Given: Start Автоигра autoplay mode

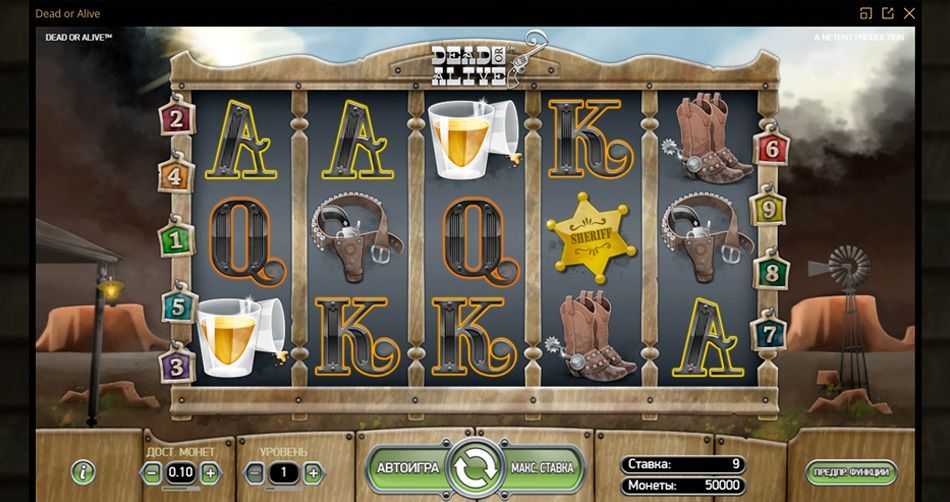Looking at the screenshot, I should click(x=407, y=468).
